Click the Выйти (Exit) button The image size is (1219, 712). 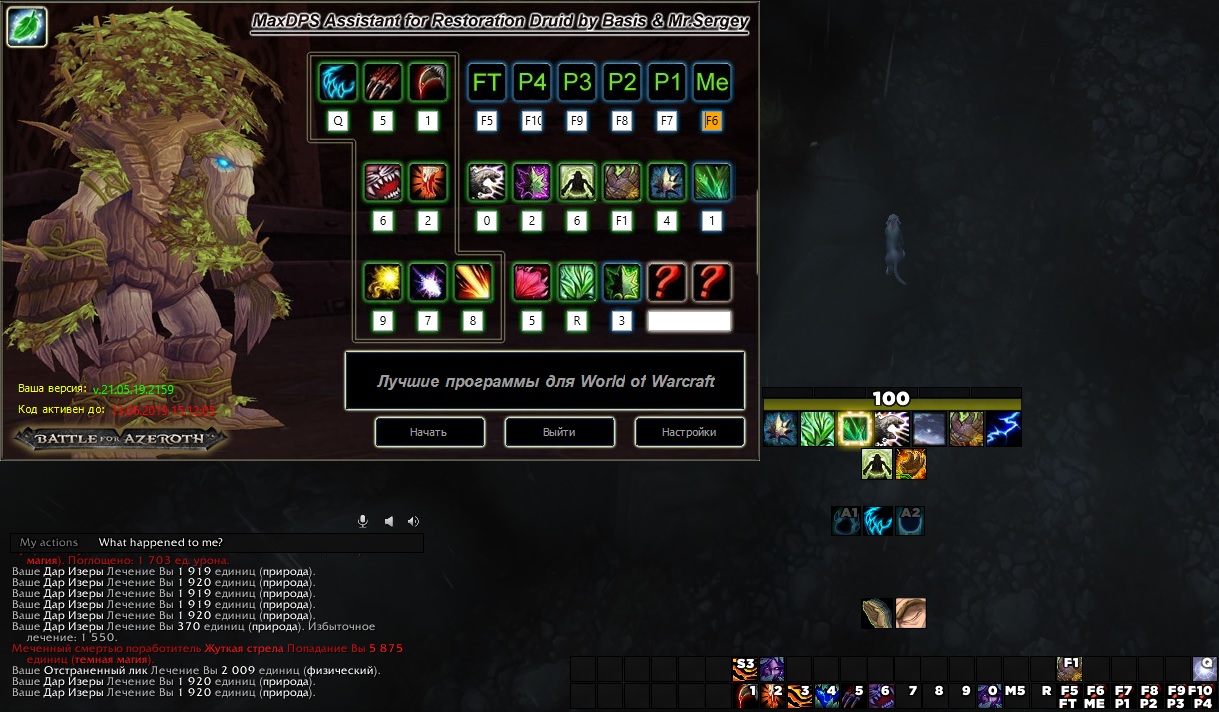(x=559, y=432)
